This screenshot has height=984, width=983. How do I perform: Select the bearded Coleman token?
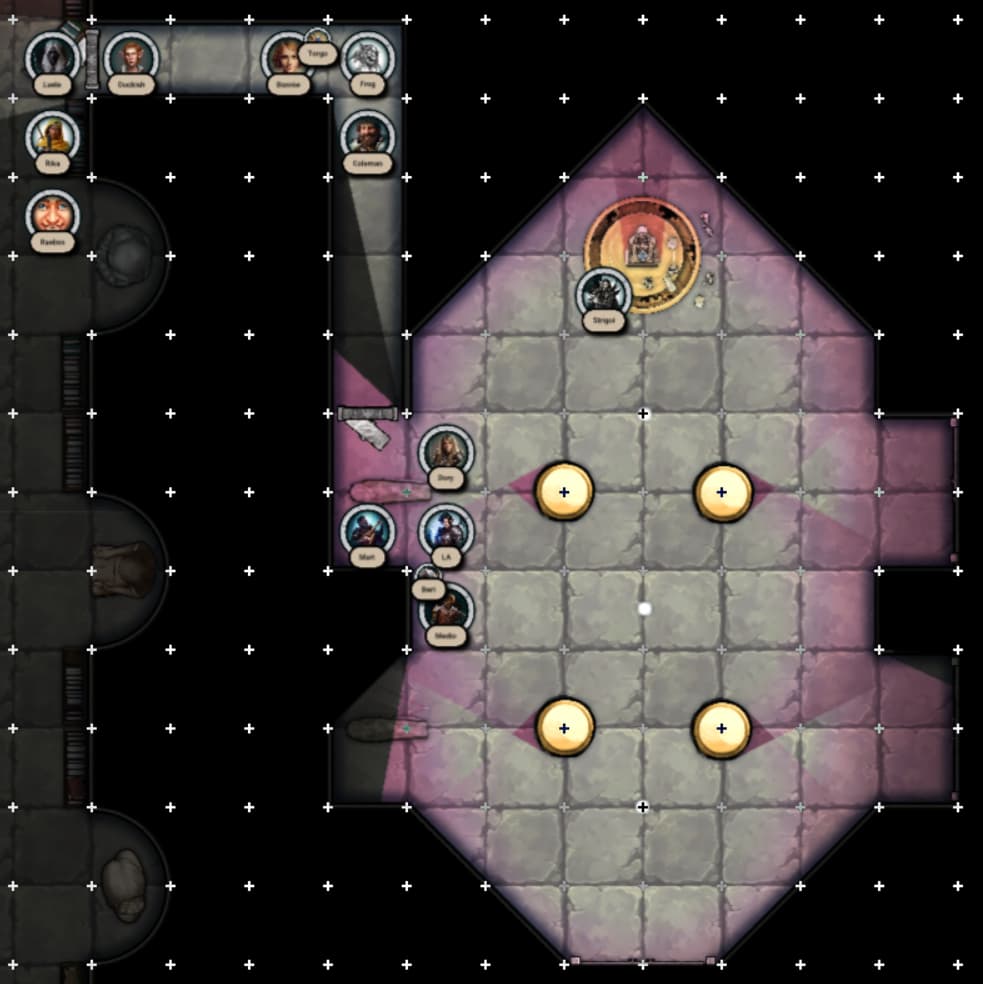367,137
